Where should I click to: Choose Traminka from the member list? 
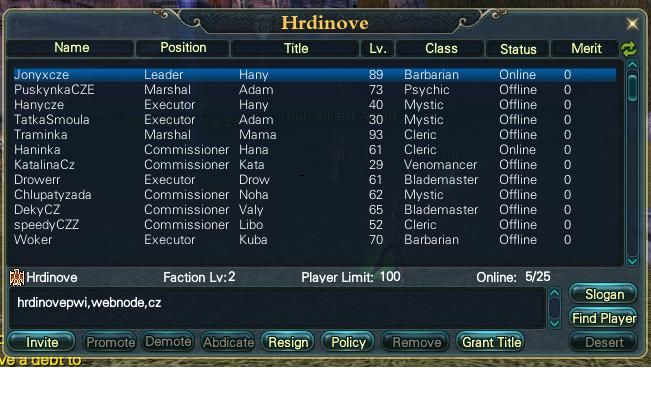(41, 135)
